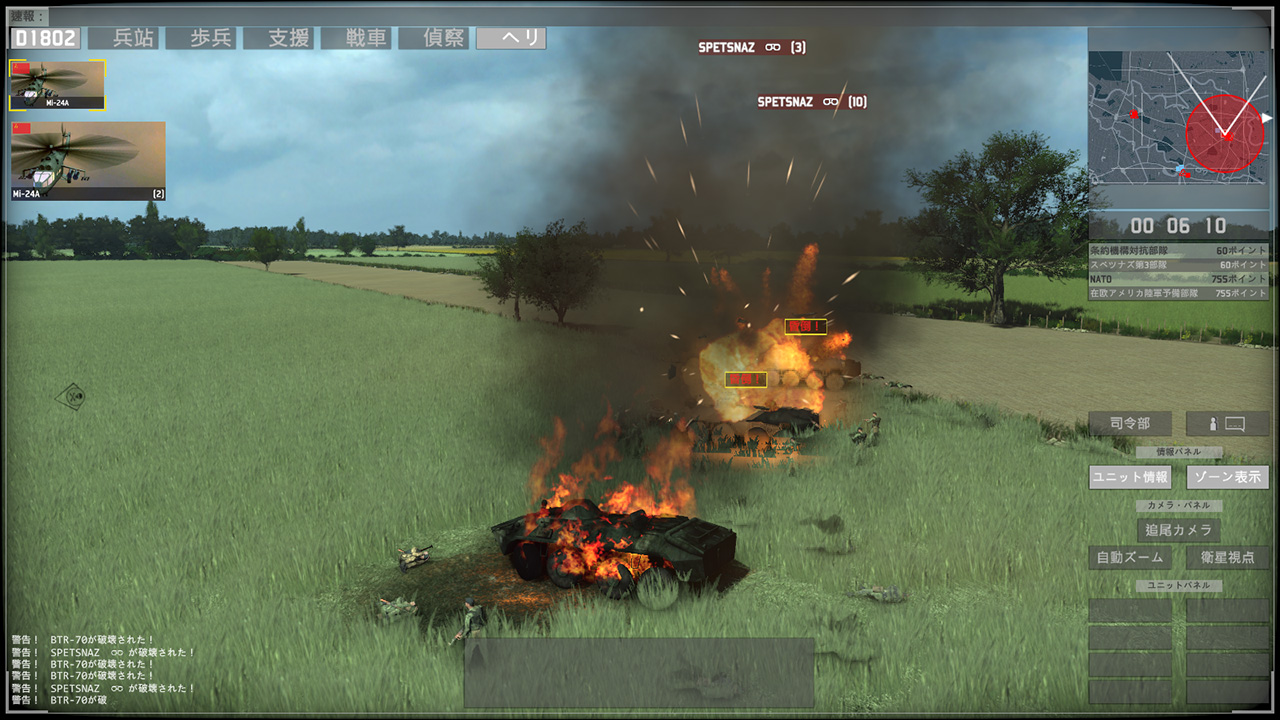This screenshot has height=720, width=1280.
Task: Open the chat button with person icon
Action: [x=1227, y=423]
